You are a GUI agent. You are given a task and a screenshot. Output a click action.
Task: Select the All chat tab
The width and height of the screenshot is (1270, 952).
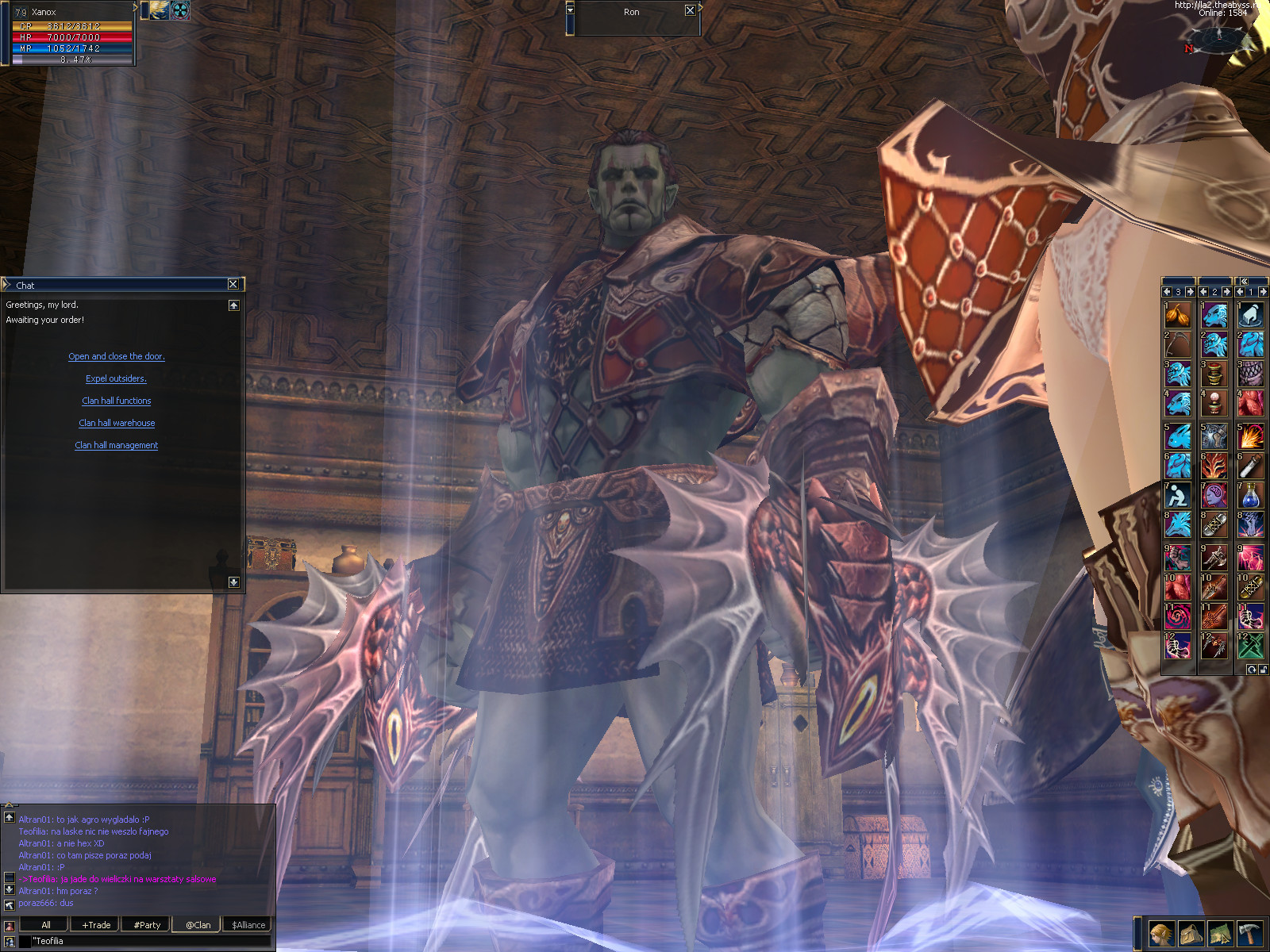(45, 924)
